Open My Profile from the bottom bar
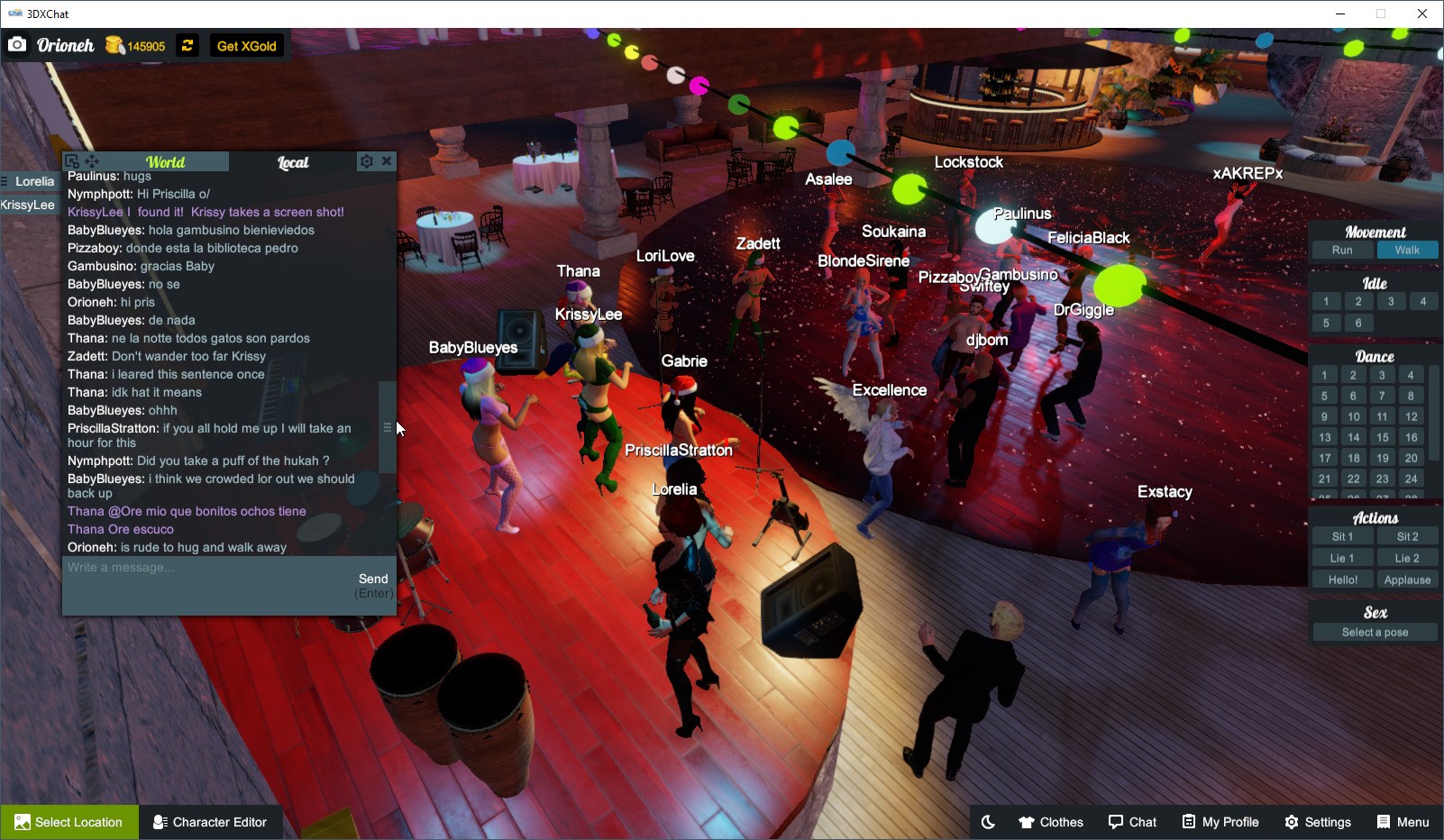This screenshot has width=1444, height=840. [x=1220, y=821]
